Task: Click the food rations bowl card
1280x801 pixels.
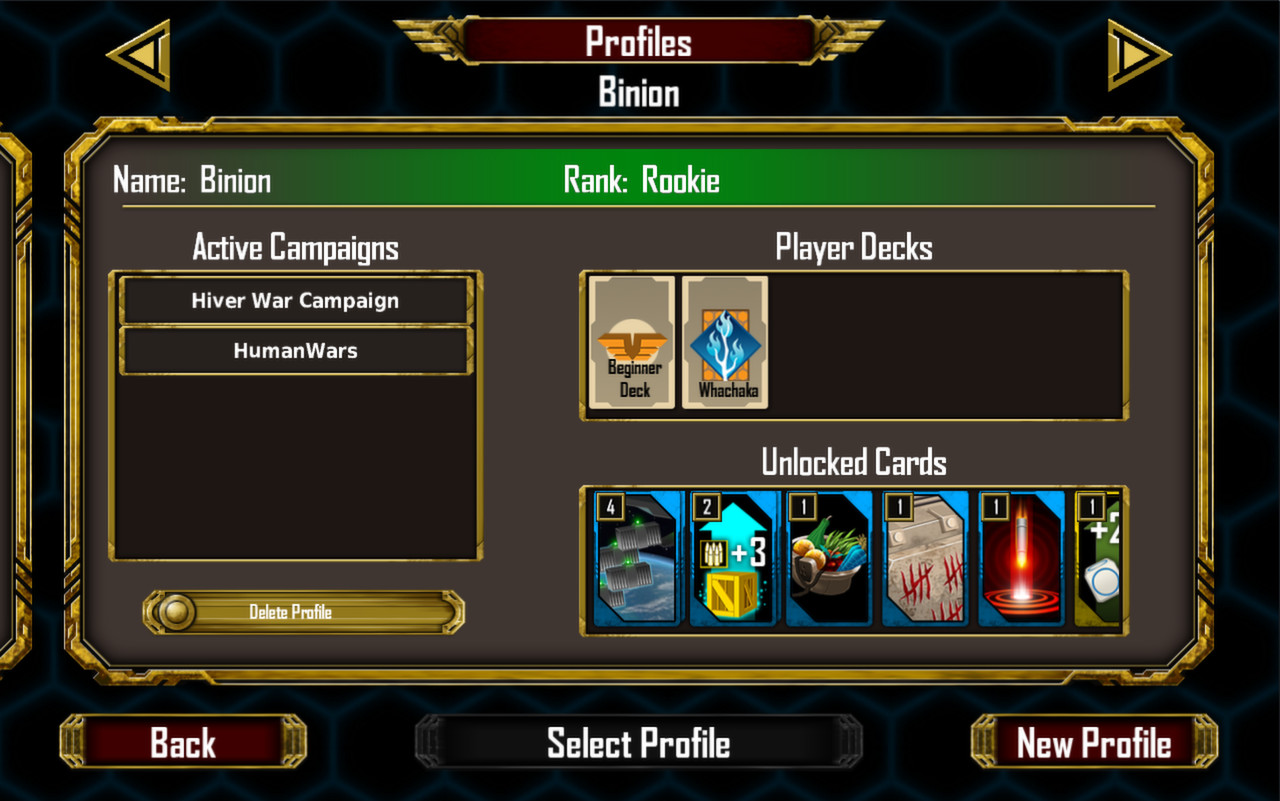Action: click(828, 558)
